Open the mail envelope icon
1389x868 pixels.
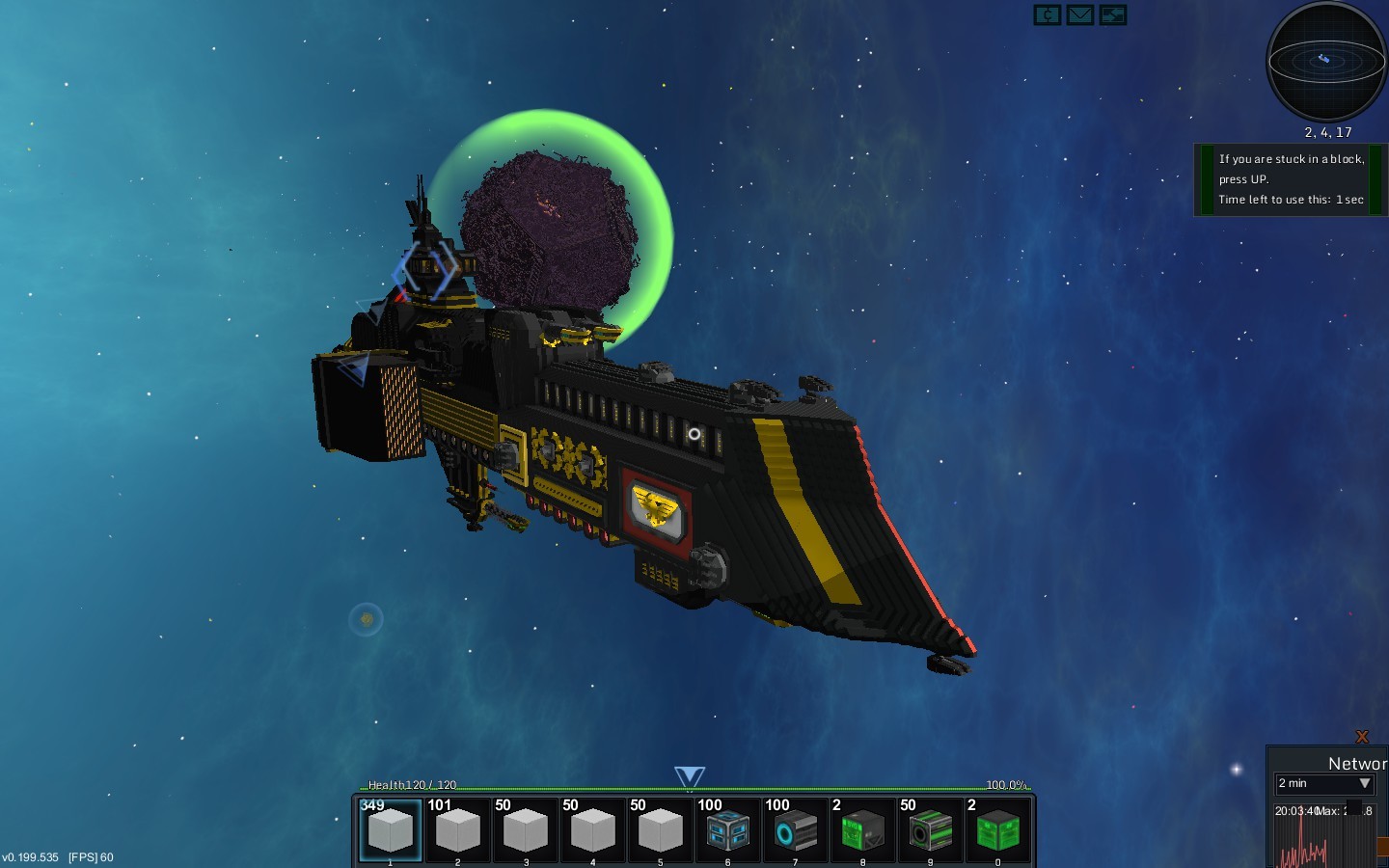[1080, 15]
